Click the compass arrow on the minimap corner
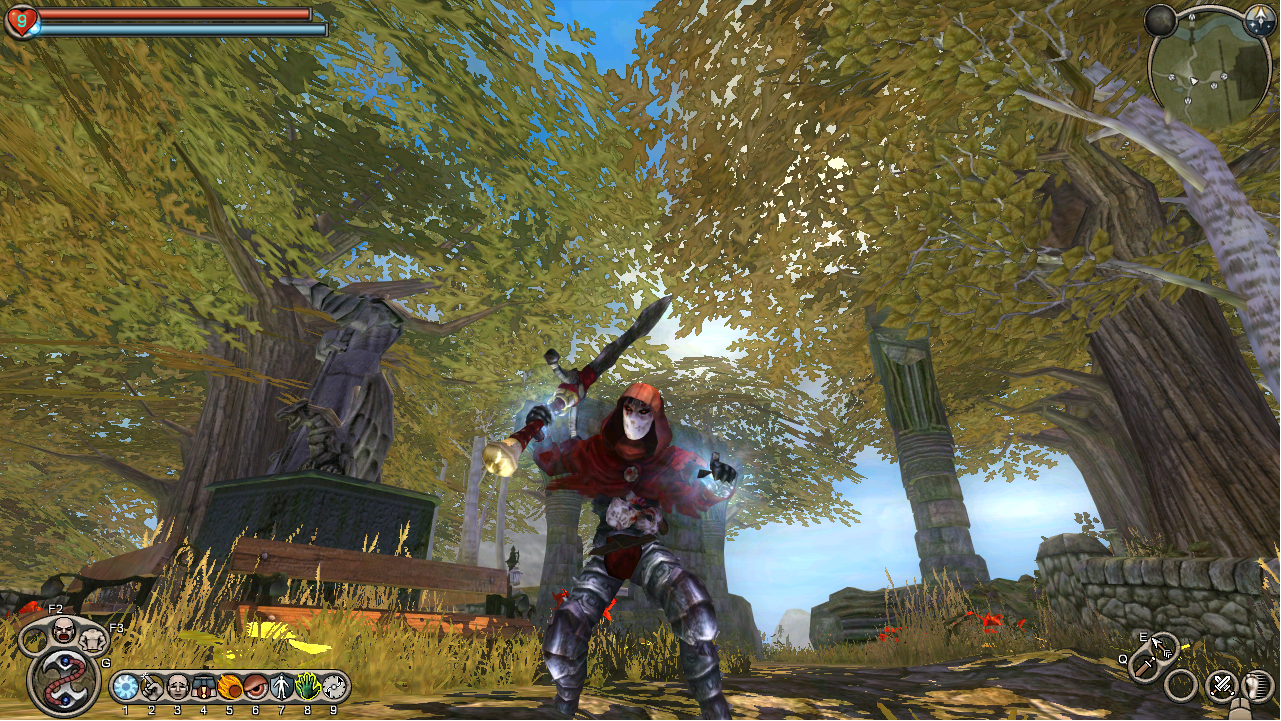 click(x=1259, y=21)
